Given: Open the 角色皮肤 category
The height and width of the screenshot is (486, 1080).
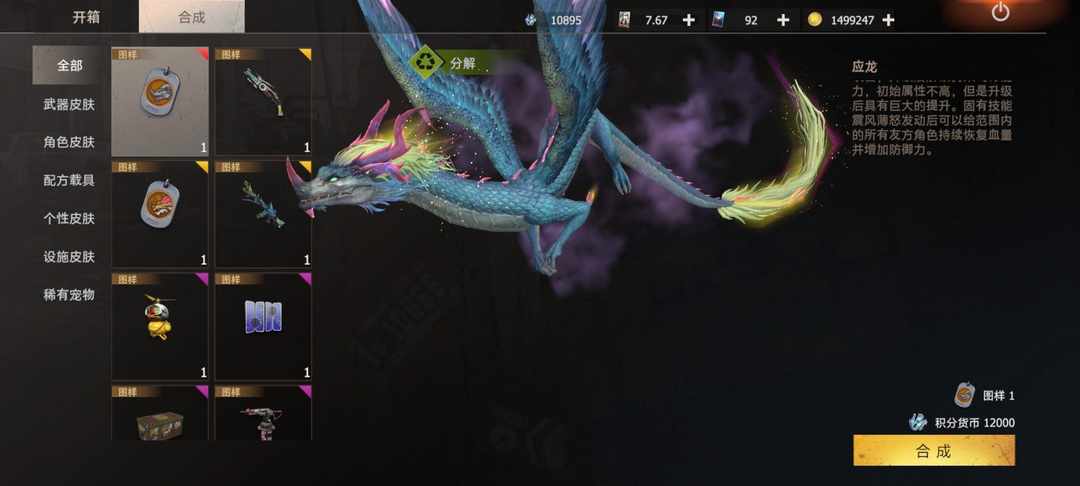Looking at the screenshot, I should [70, 142].
